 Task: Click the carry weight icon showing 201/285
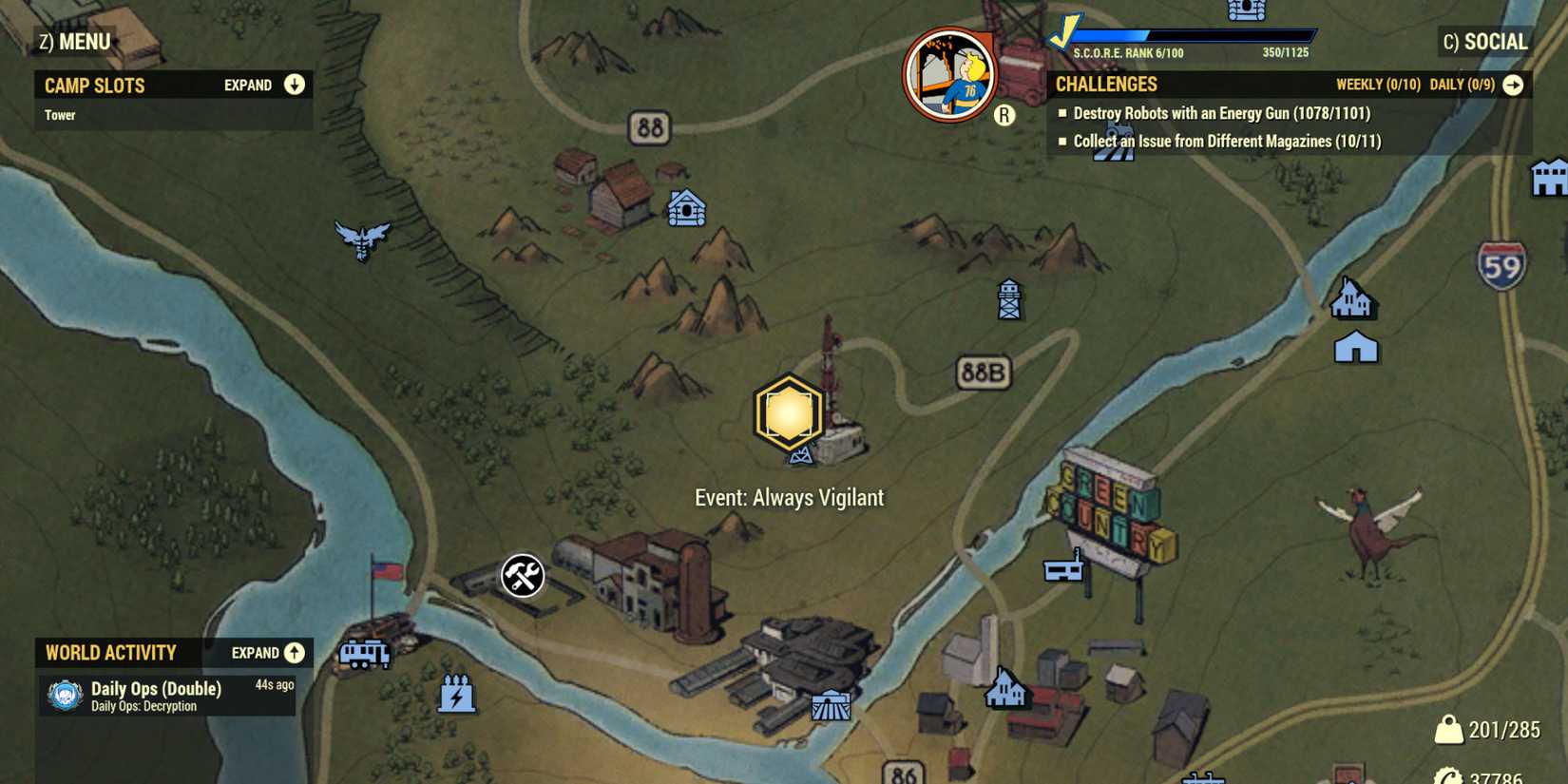tap(1448, 730)
